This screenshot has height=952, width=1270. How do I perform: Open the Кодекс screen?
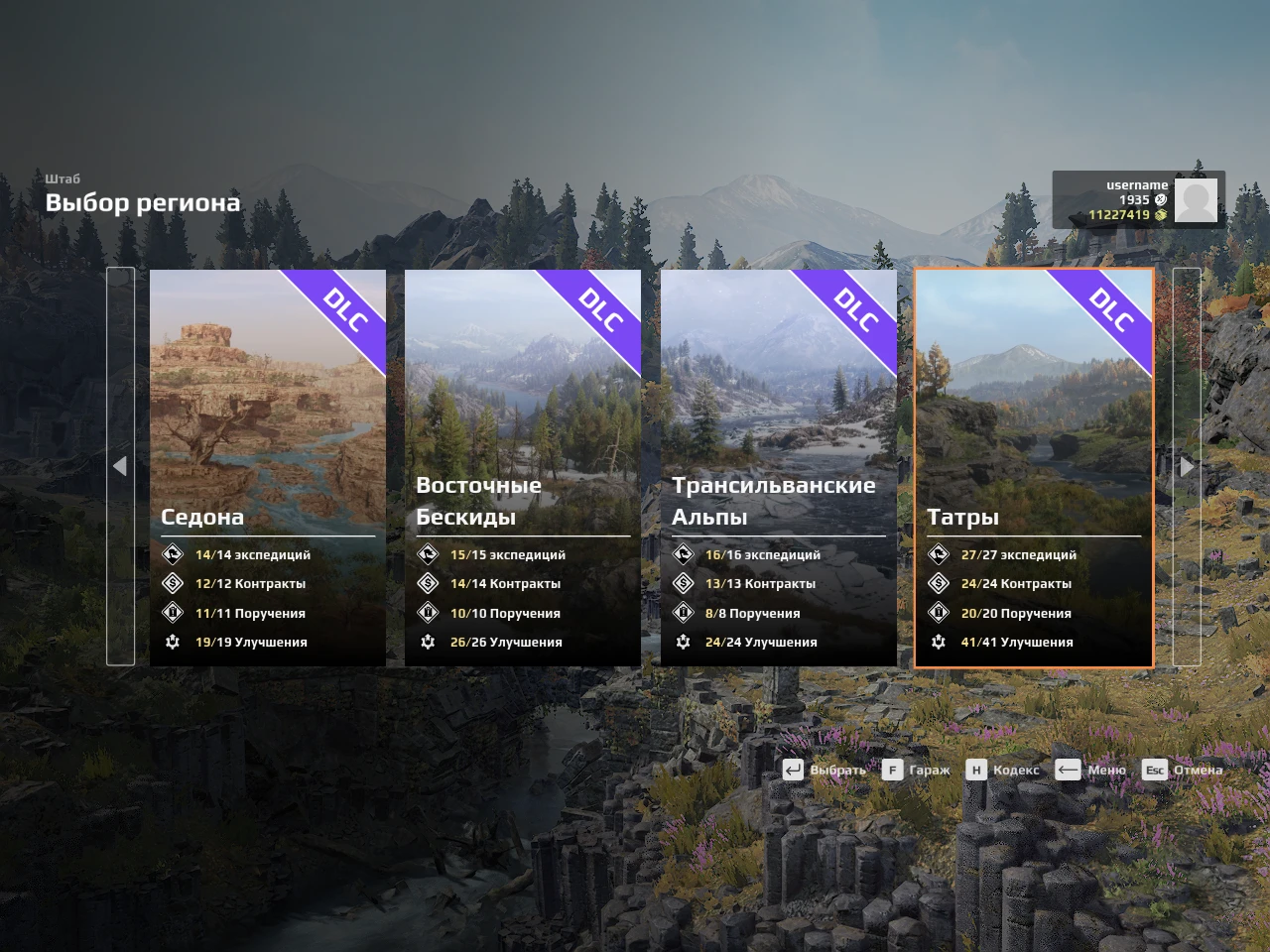(1017, 770)
